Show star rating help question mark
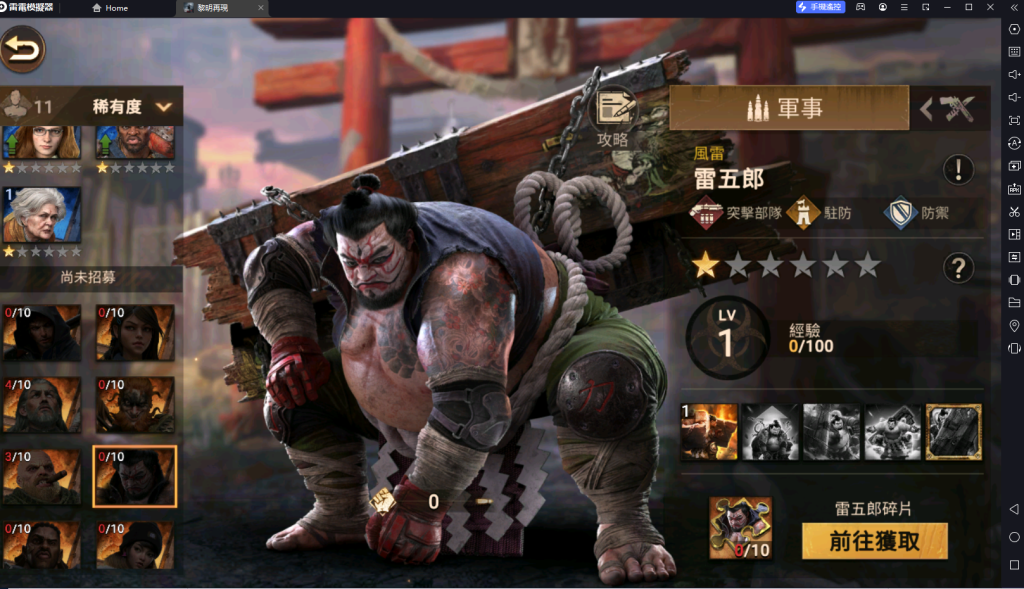1024x589 pixels. coord(958,266)
